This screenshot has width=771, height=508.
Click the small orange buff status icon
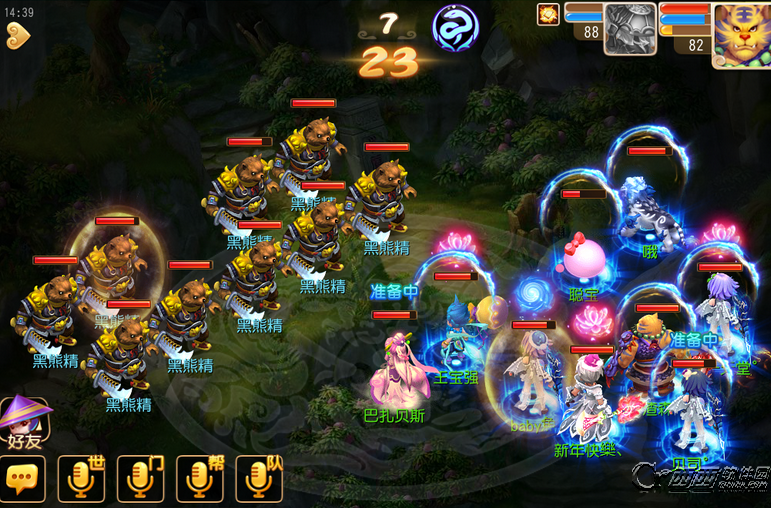[x=547, y=14]
